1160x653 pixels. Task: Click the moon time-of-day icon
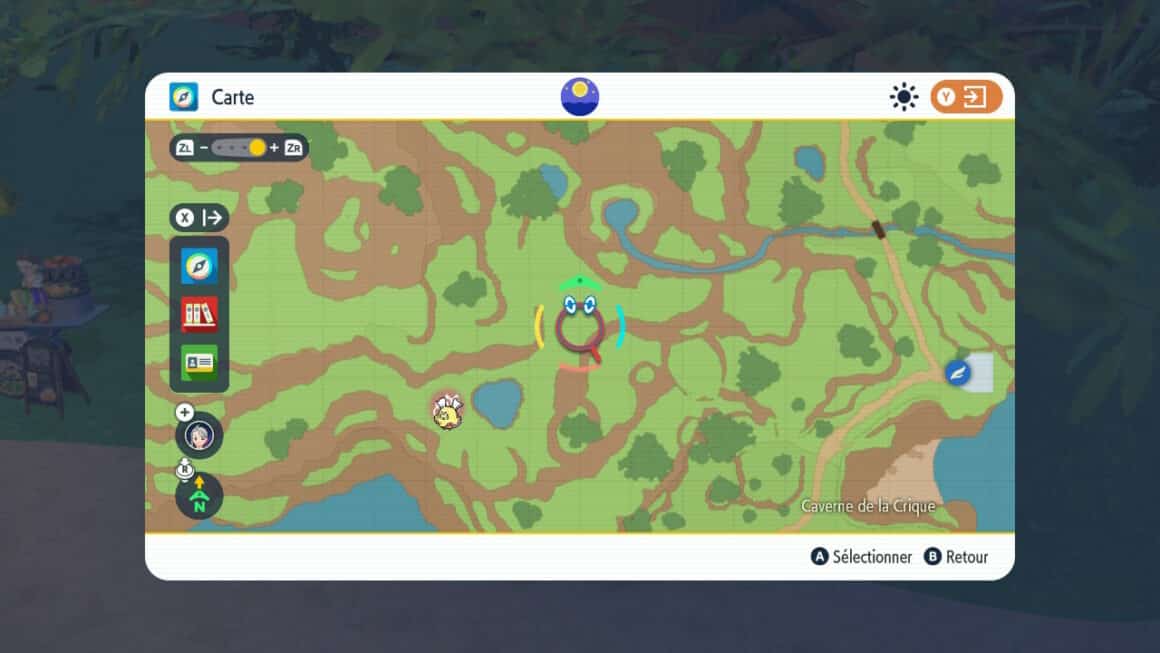click(580, 97)
